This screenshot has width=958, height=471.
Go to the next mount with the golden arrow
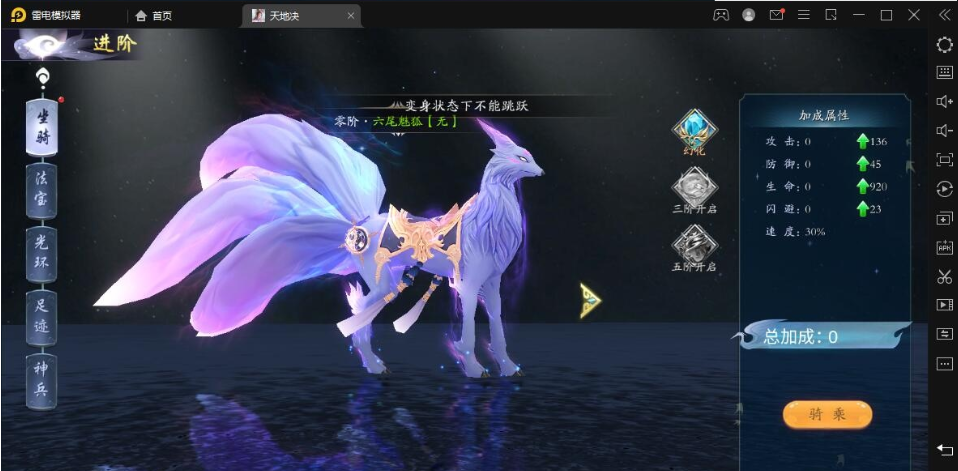(x=590, y=300)
